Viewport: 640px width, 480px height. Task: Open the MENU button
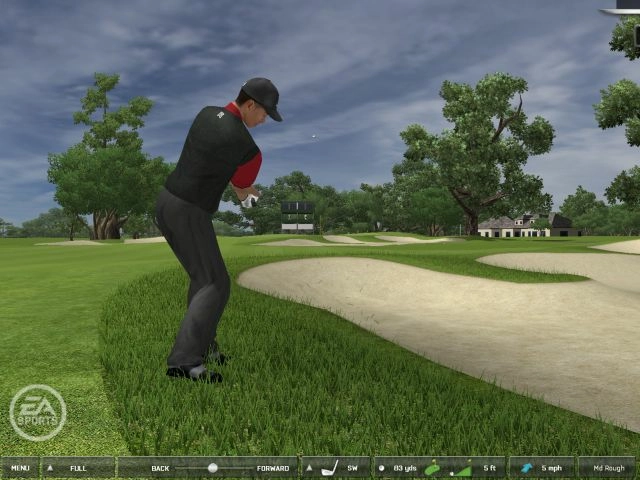[x=20, y=467]
